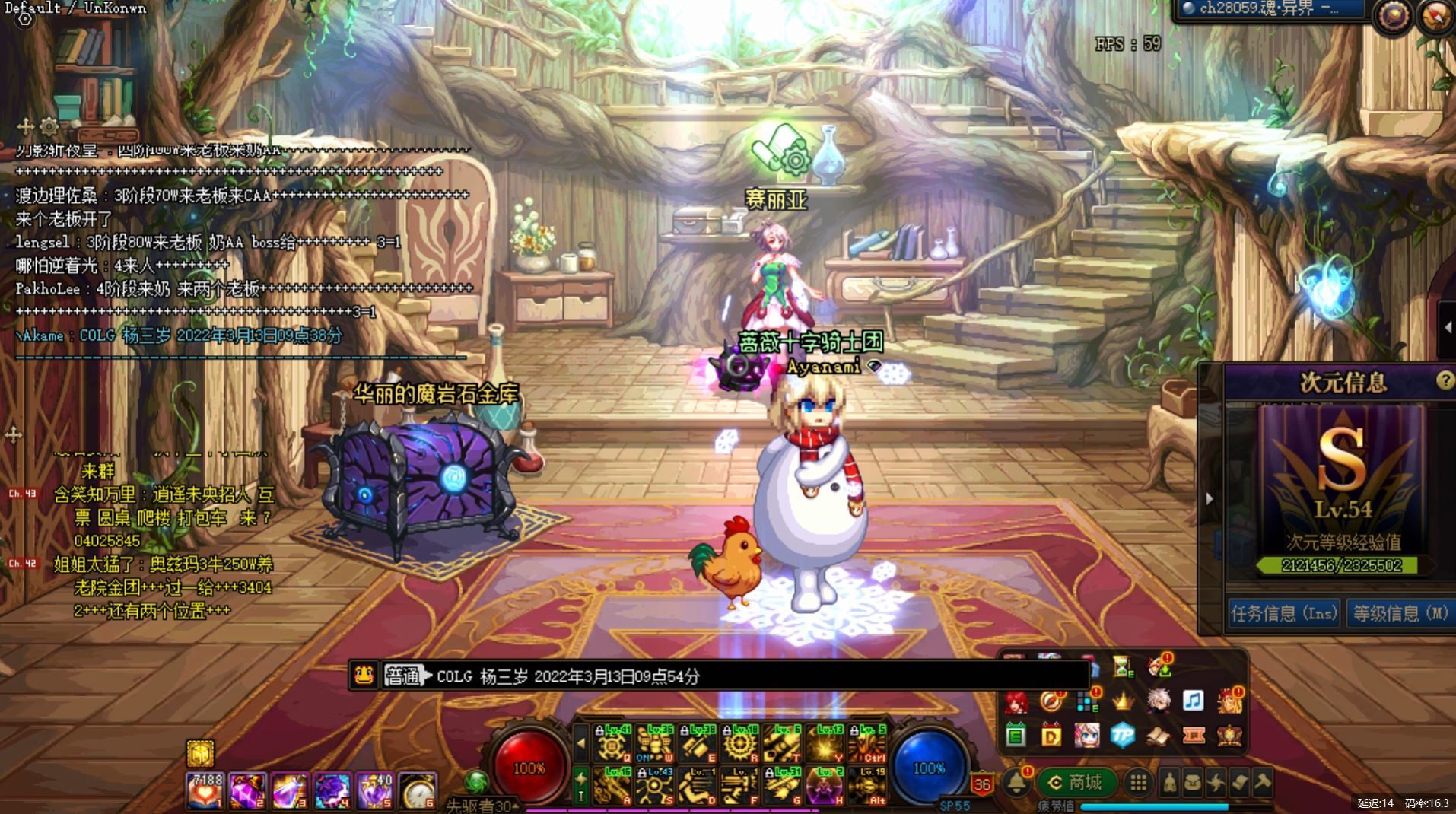Open the blue music note icon
This screenshot has height=814, width=1456.
(x=1193, y=700)
